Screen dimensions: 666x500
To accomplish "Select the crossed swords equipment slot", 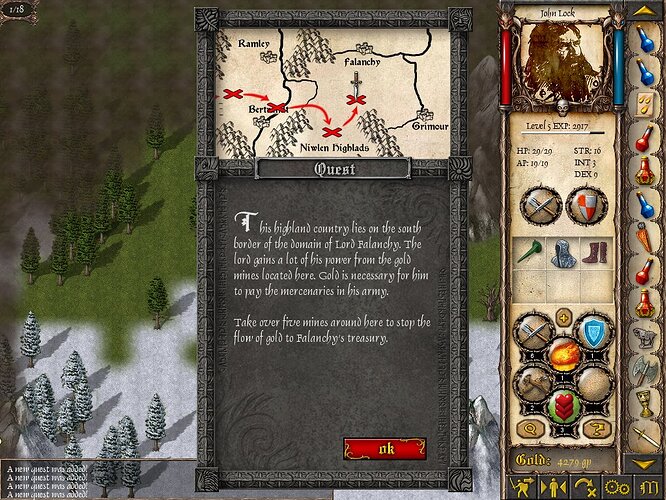I will 541,207.
